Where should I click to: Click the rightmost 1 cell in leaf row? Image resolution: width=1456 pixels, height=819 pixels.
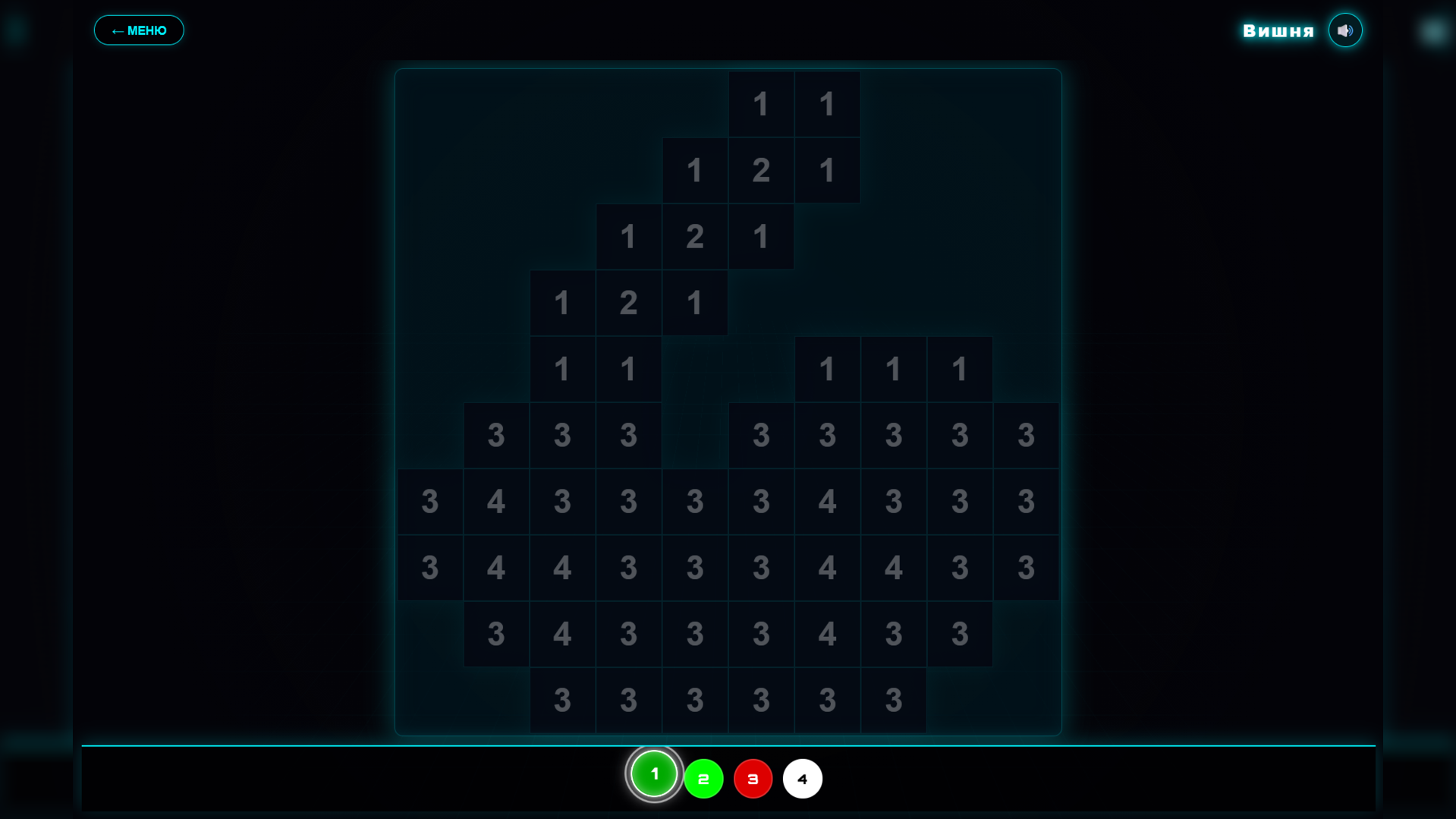point(959,368)
